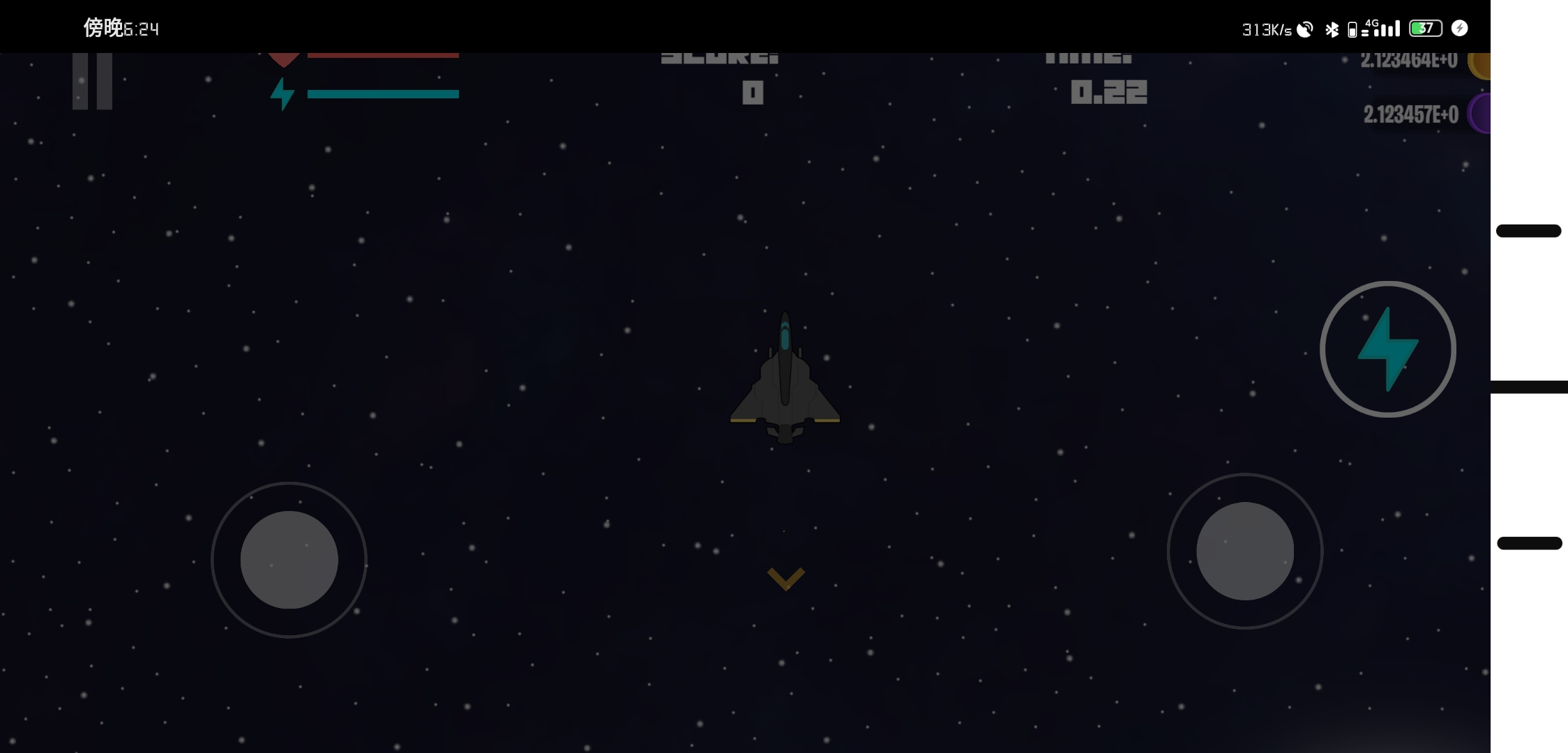Tap the charging bolt icon top right corner

pyautogui.click(x=1459, y=28)
